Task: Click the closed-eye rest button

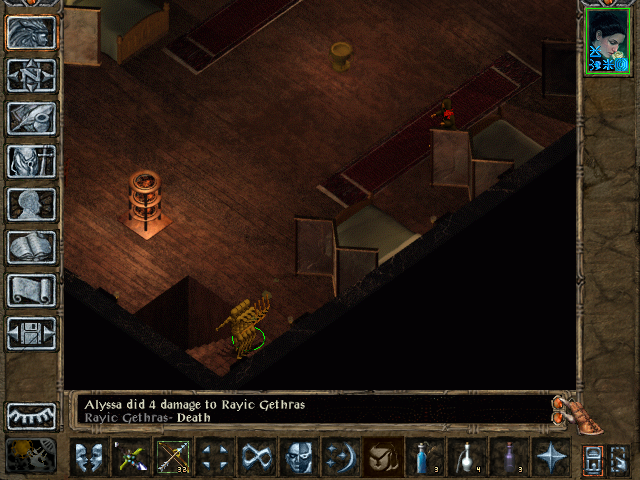Action: tap(31, 415)
